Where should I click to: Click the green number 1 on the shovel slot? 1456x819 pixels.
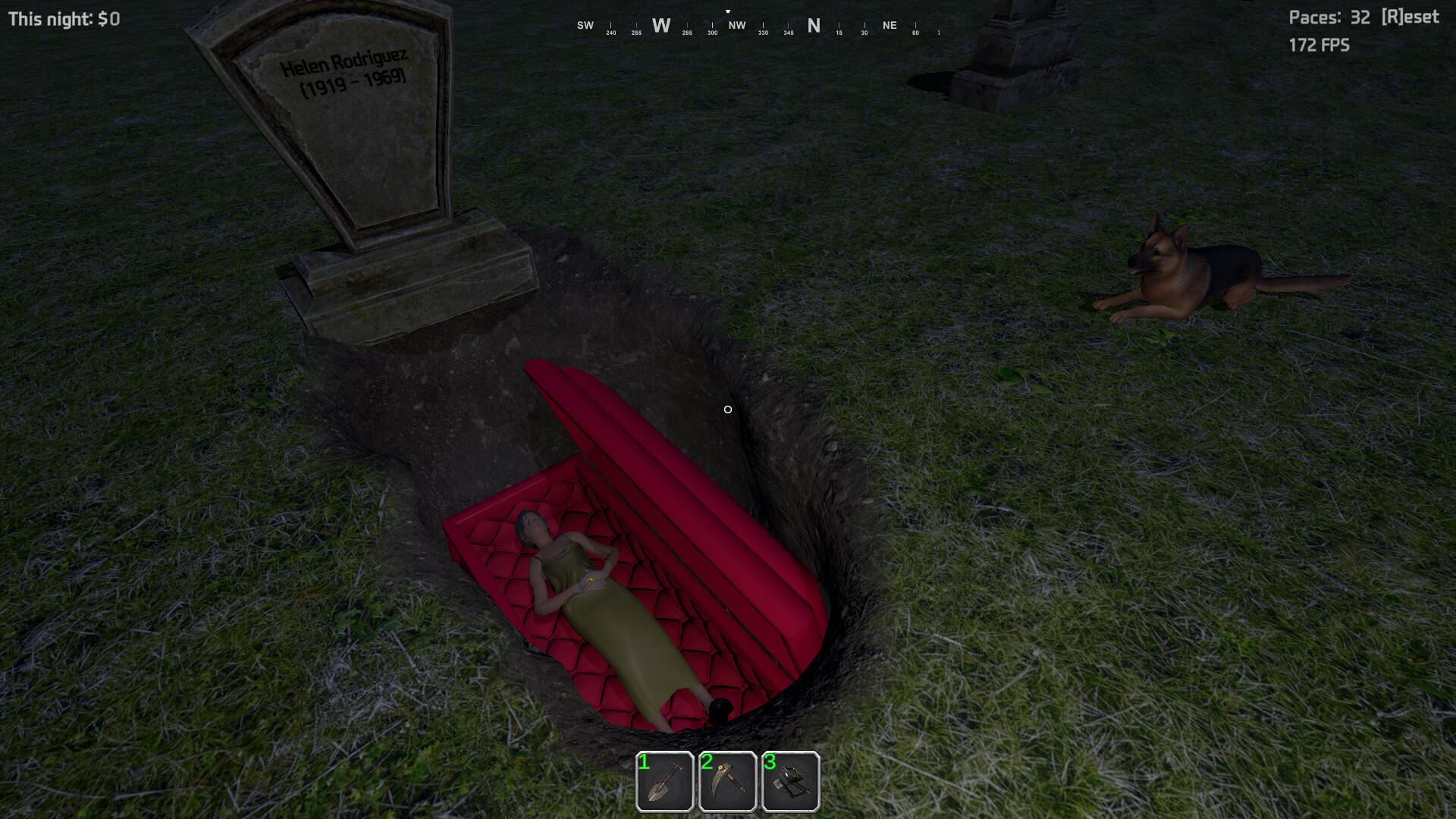[x=644, y=764]
